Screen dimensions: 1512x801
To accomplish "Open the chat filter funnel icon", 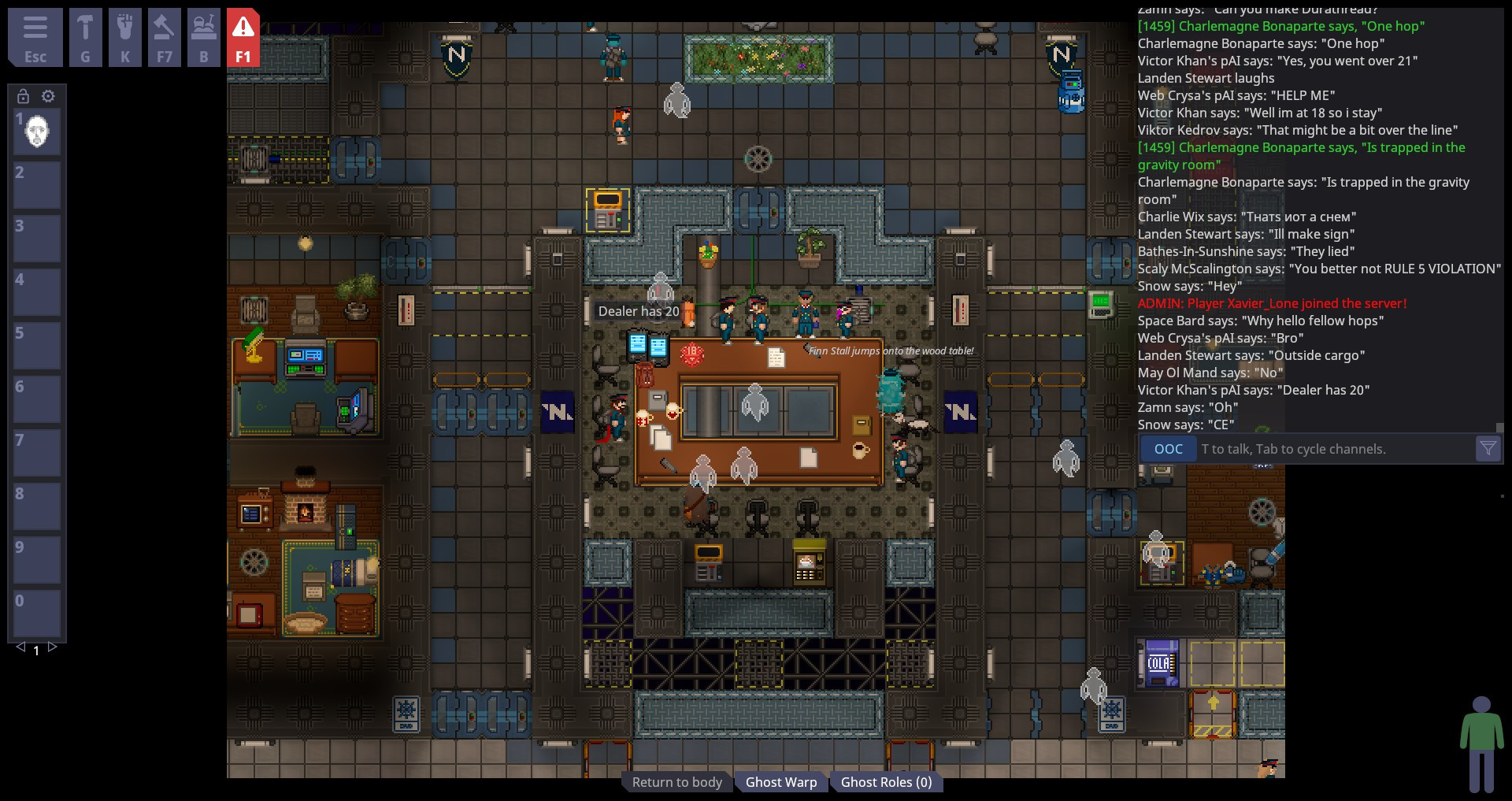I will click(1488, 448).
